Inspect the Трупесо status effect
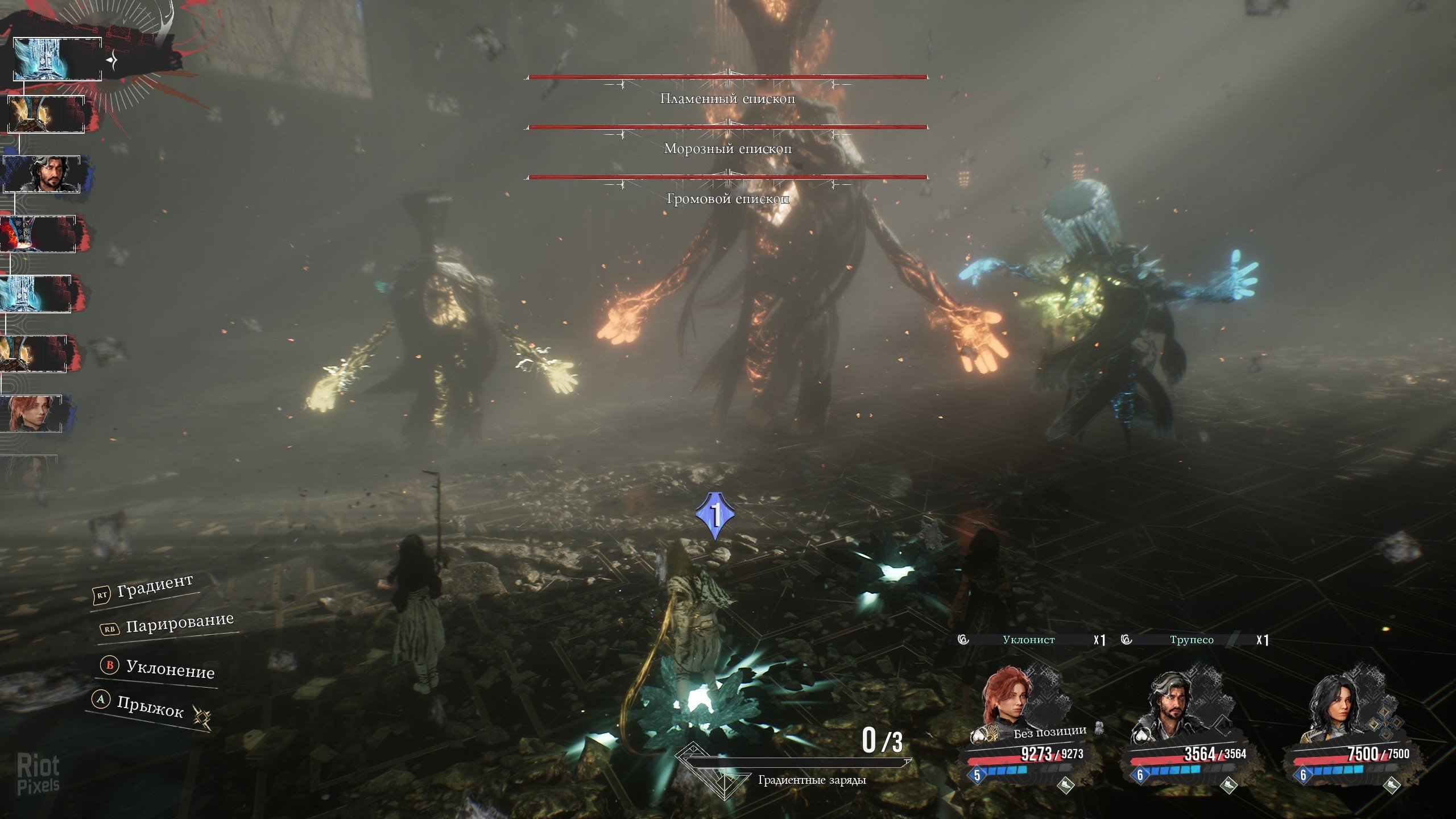The width and height of the screenshot is (1456, 819). click(1192, 640)
